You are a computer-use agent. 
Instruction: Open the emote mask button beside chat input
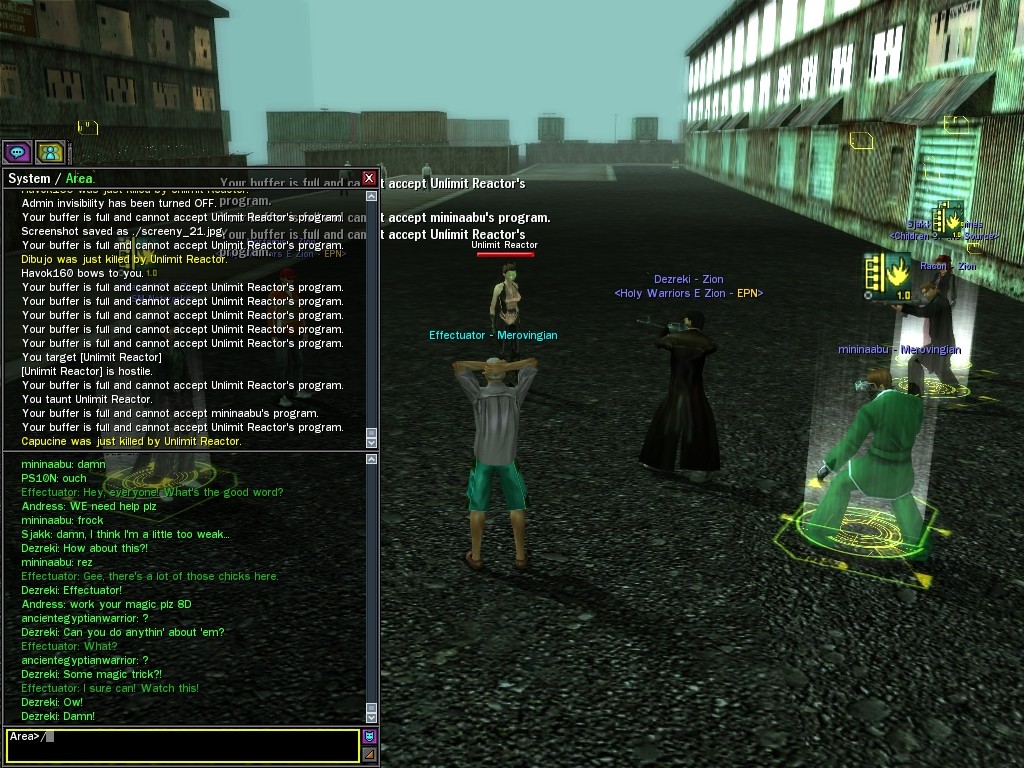click(x=369, y=737)
